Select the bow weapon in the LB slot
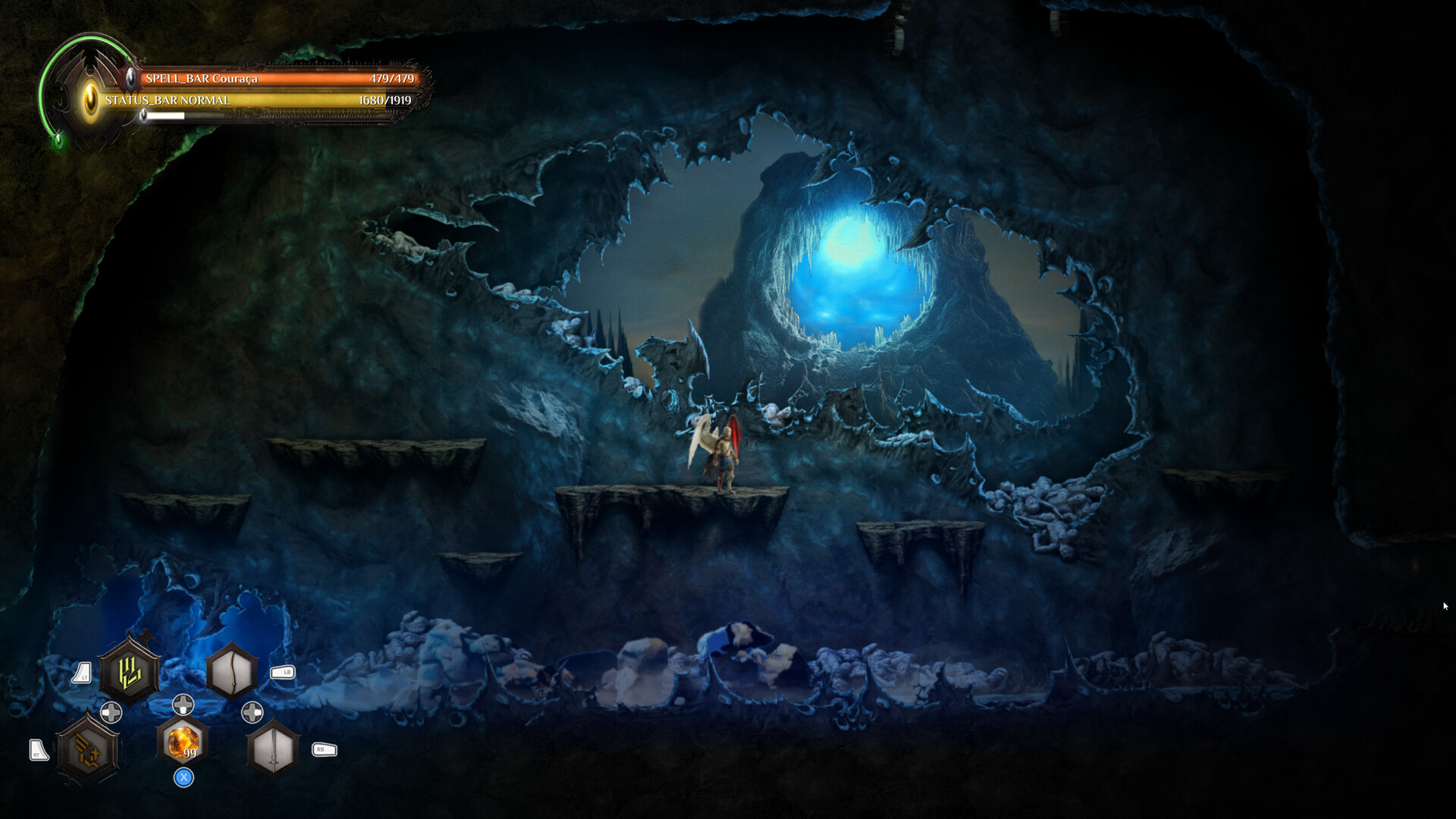The height and width of the screenshot is (819, 1456). 234,671
